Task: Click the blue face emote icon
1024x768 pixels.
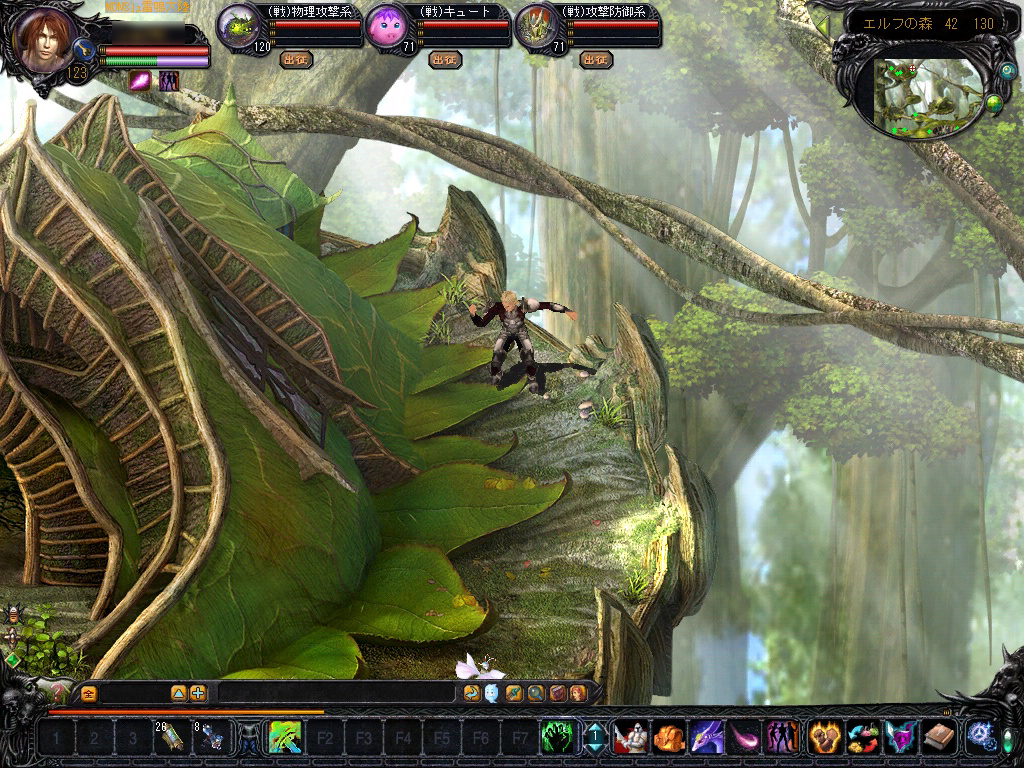Action: coord(493,693)
